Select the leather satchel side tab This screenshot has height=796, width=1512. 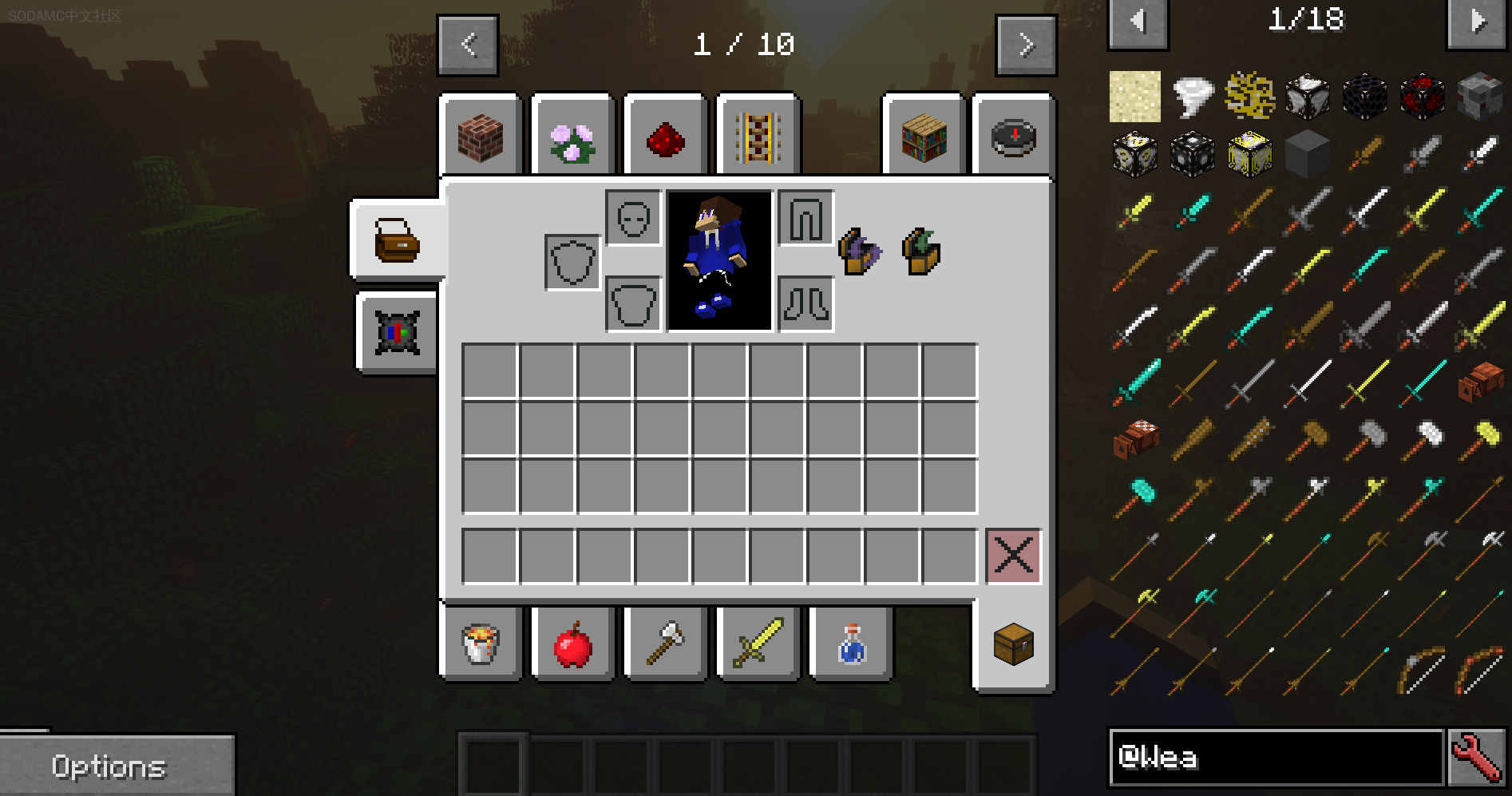pos(397,240)
